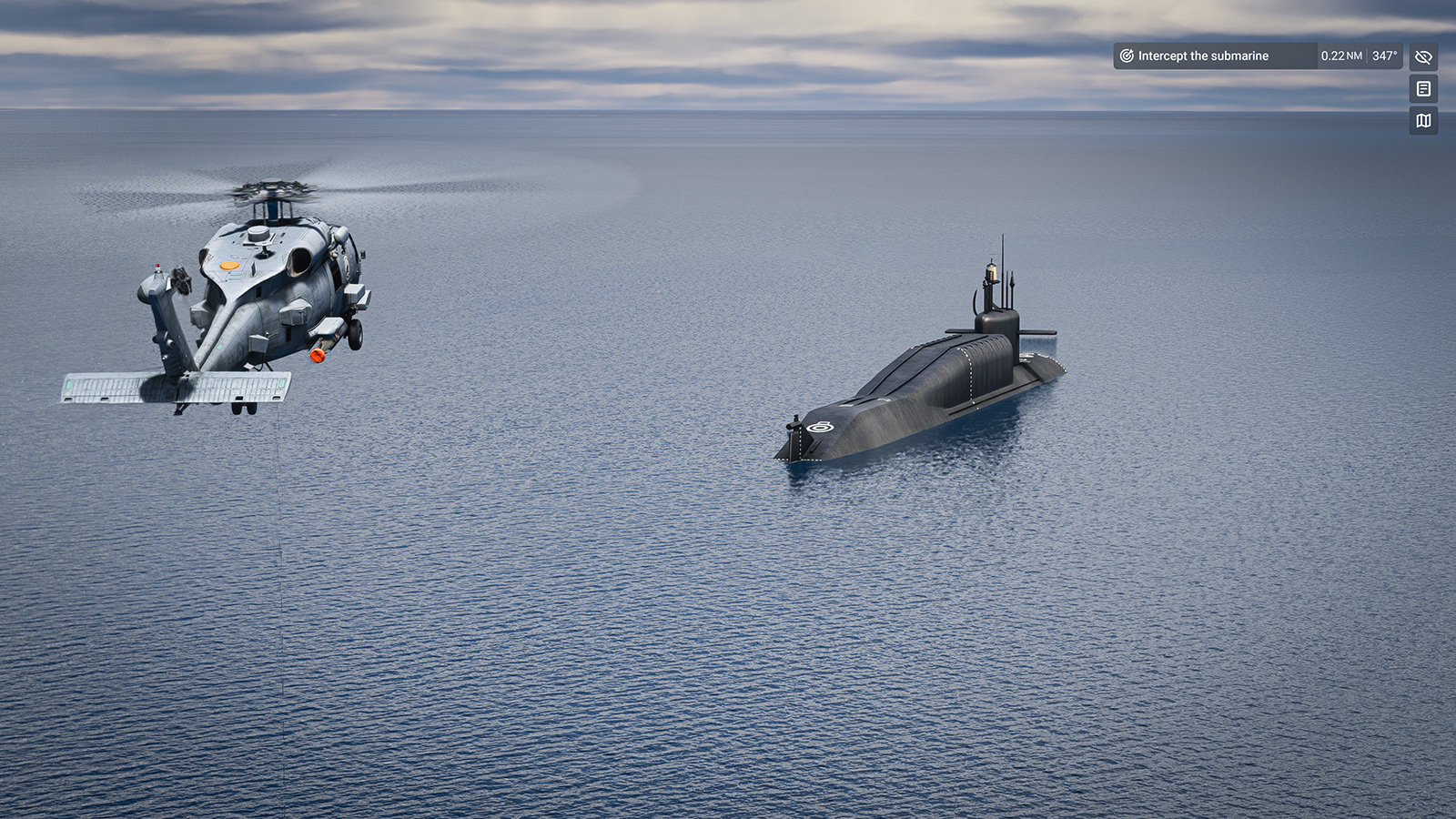Open the objectives list document icon
Image resolution: width=1456 pixels, height=819 pixels.
click(x=1423, y=88)
